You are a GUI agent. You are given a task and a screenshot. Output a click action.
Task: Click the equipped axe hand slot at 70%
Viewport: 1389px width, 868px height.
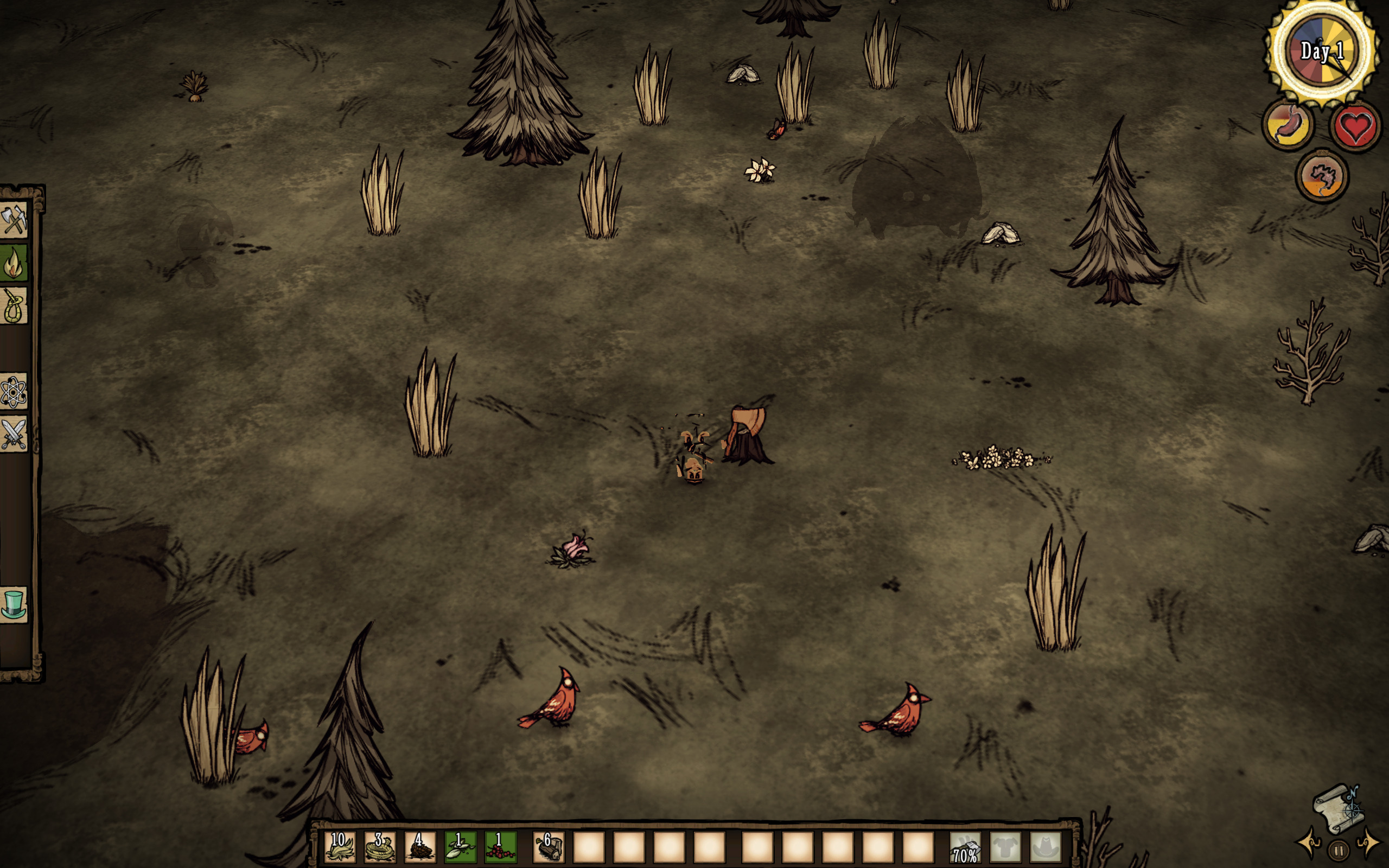pyautogui.click(x=965, y=847)
